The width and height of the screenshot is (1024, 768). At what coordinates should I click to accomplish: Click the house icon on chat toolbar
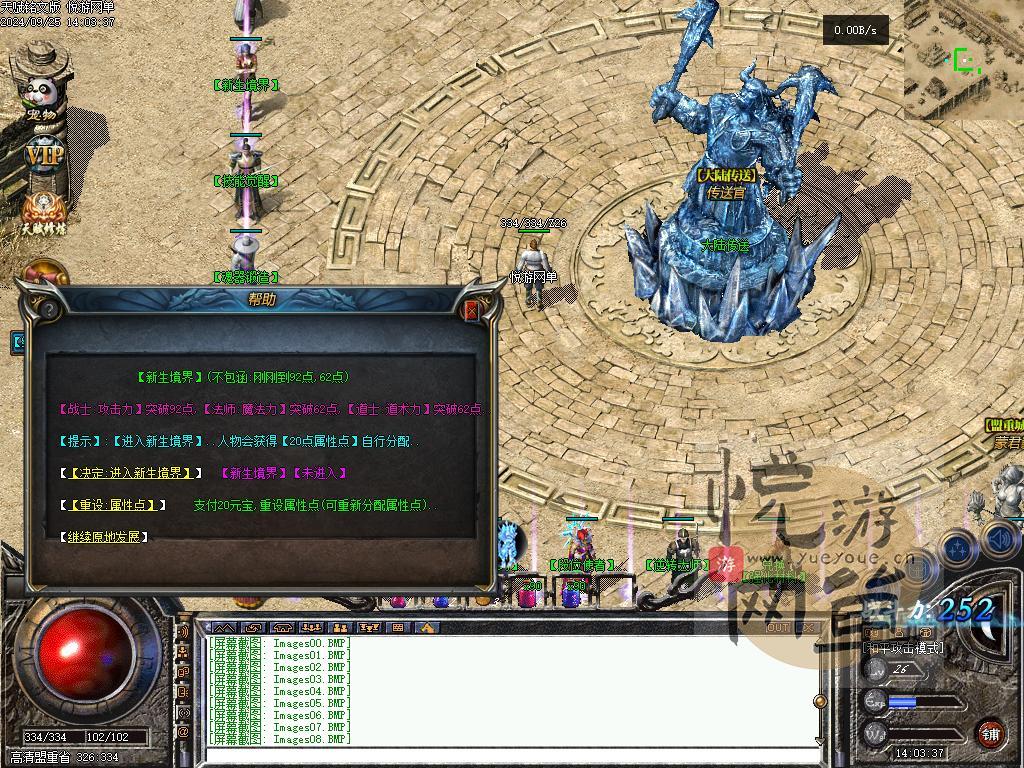coord(427,628)
